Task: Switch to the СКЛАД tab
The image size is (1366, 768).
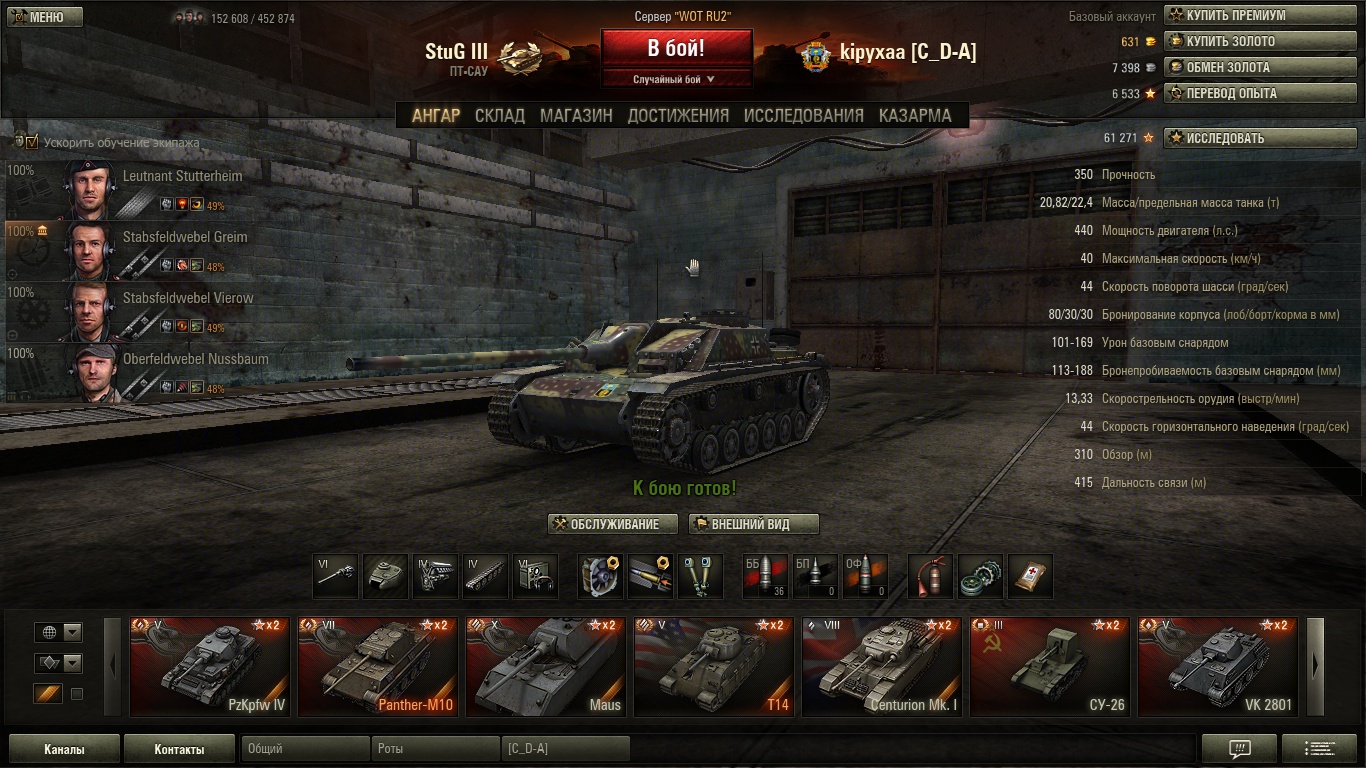Action: click(x=499, y=115)
